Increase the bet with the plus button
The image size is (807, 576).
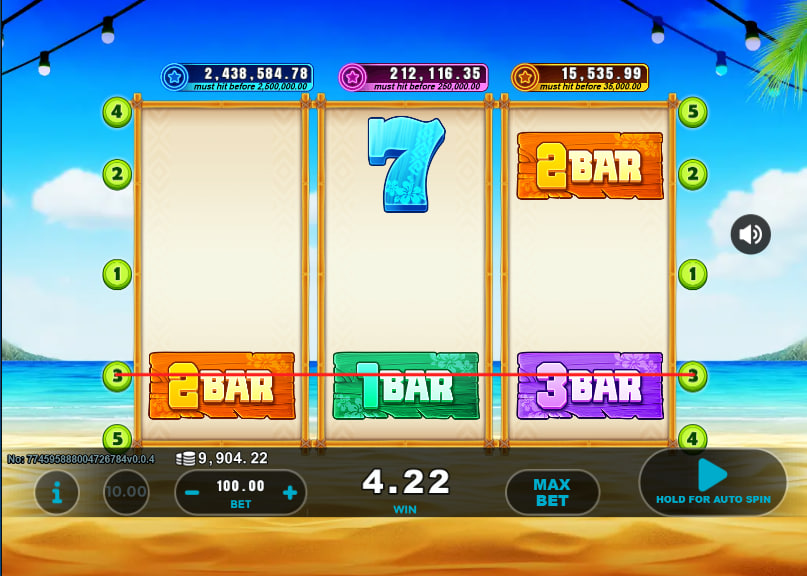coord(289,492)
